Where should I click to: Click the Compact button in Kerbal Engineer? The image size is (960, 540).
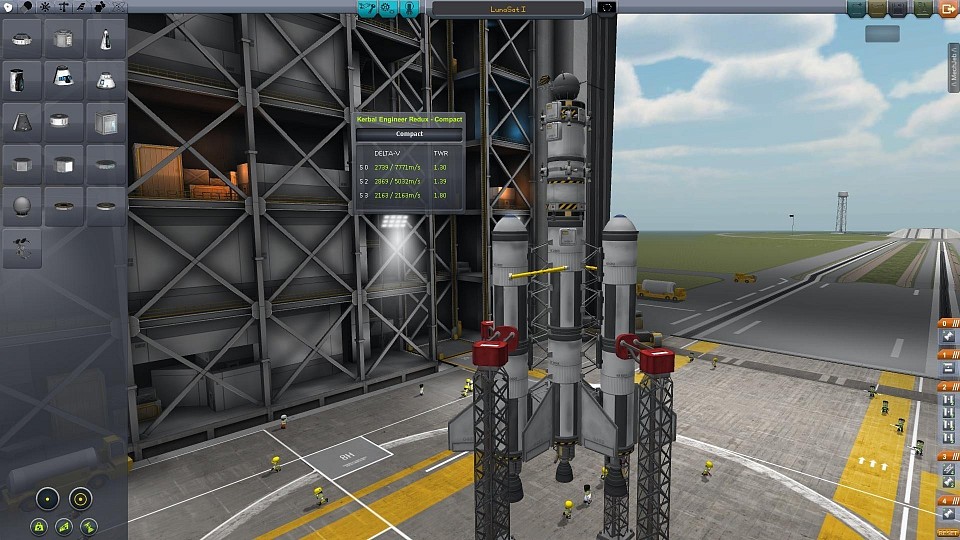409,134
